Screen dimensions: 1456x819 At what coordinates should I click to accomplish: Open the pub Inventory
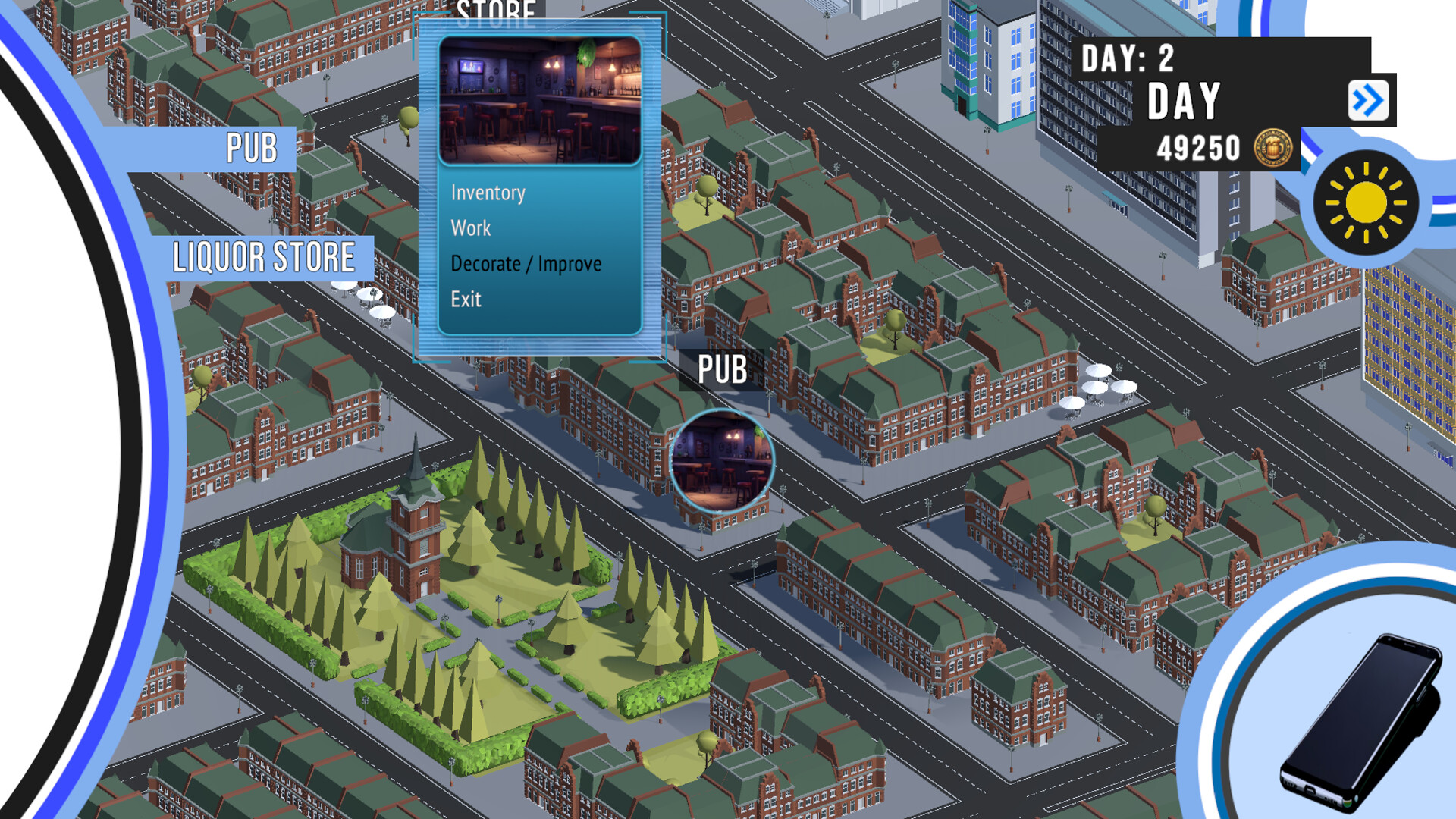point(488,193)
